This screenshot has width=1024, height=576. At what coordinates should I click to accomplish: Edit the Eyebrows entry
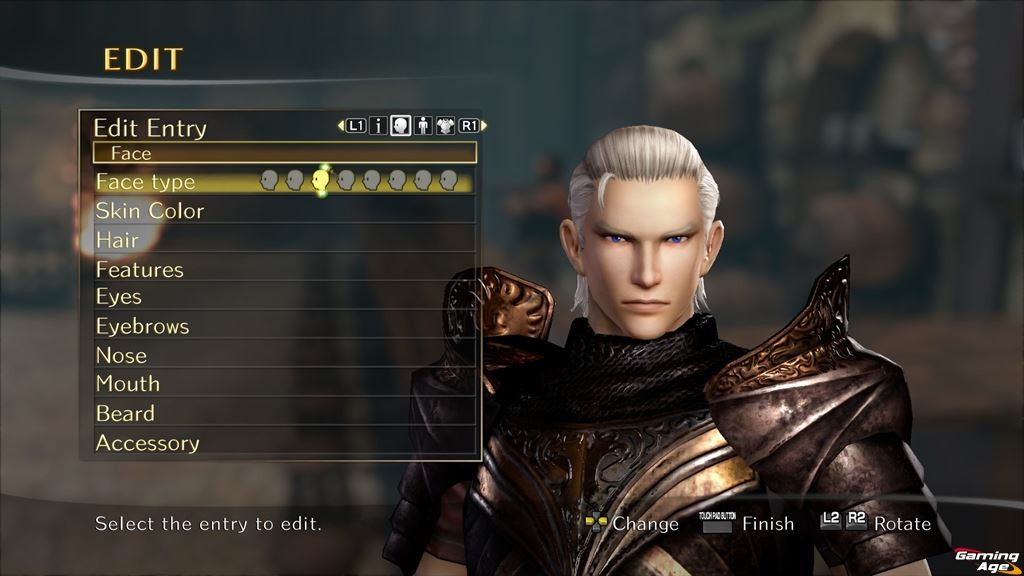[142, 326]
